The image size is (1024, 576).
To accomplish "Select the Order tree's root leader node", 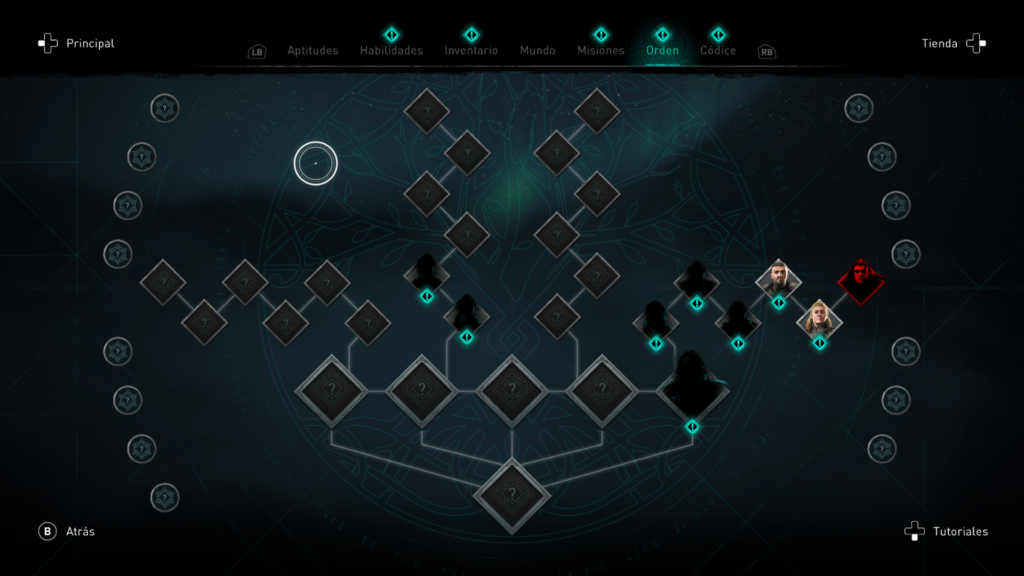I will pos(512,493).
